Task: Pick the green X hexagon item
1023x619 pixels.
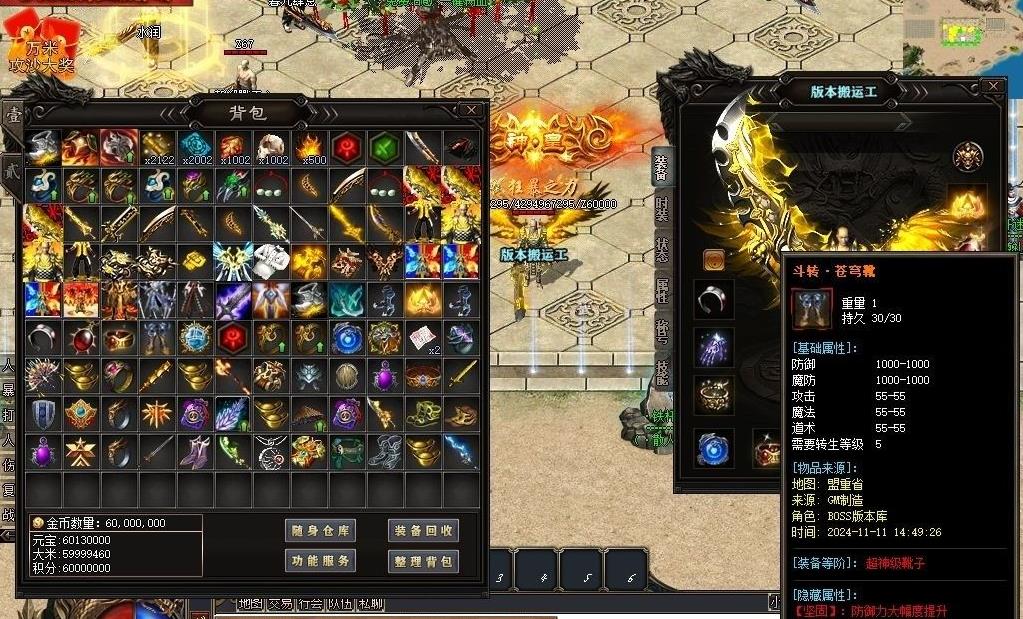Action: 385,147
